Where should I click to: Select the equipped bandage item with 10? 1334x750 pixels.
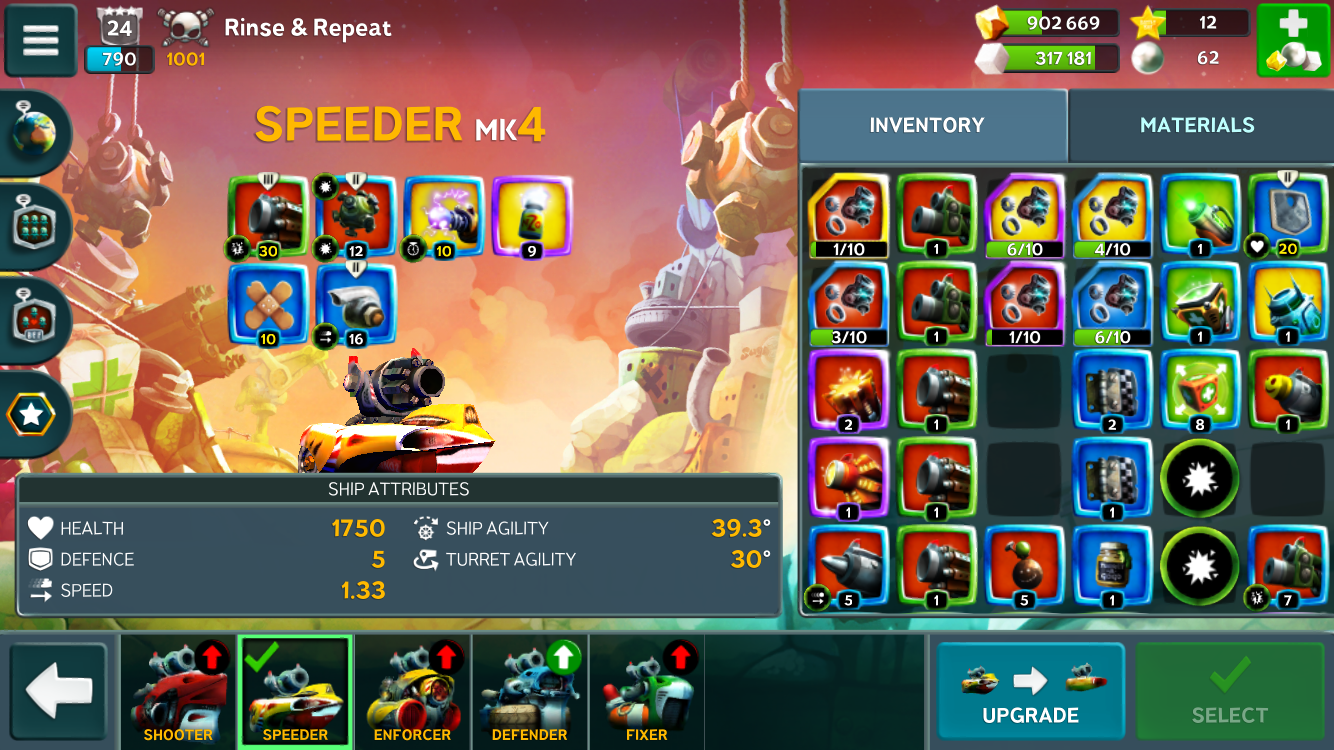tap(267, 304)
